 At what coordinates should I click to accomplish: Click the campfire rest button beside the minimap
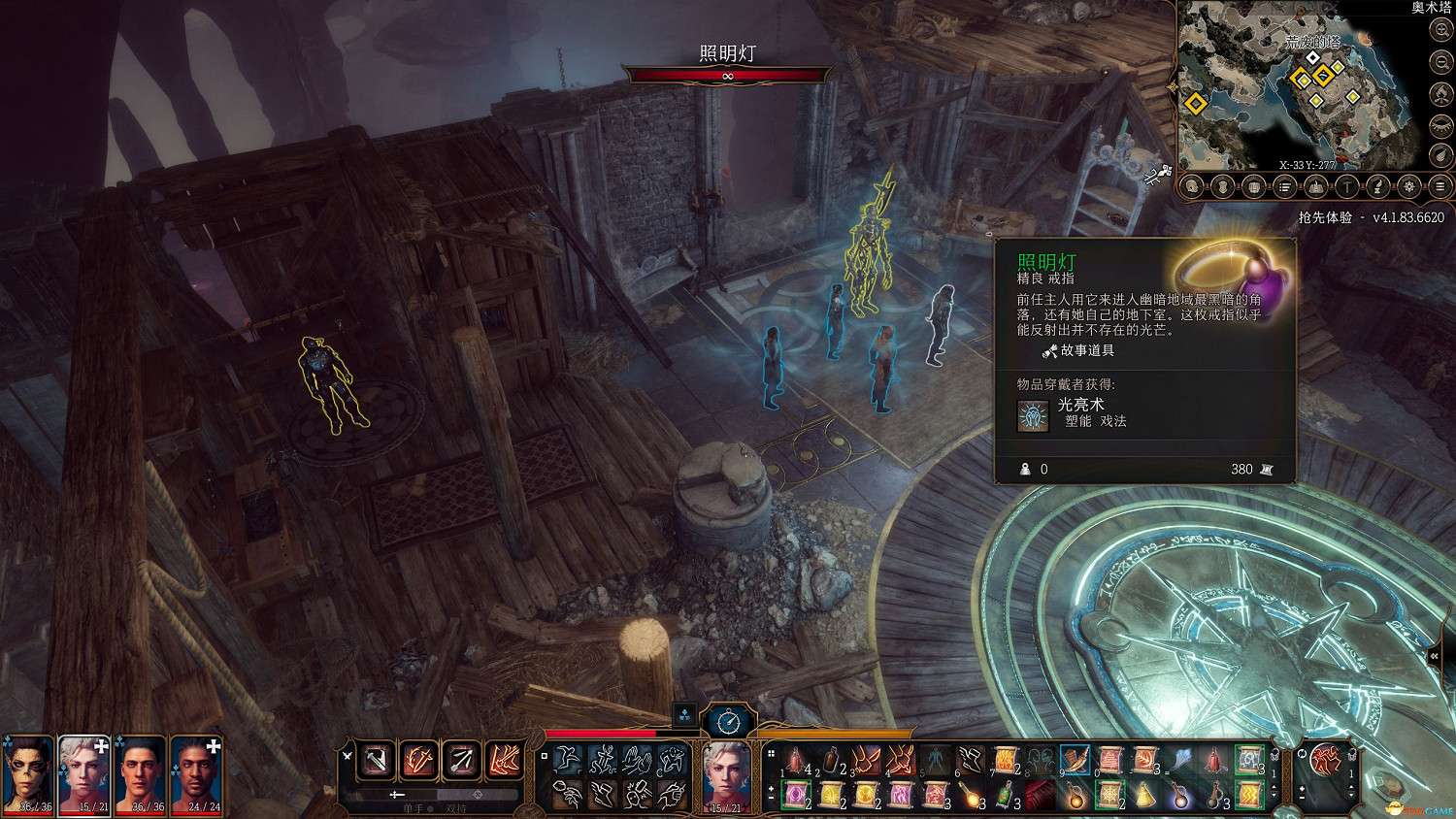tap(1440, 93)
